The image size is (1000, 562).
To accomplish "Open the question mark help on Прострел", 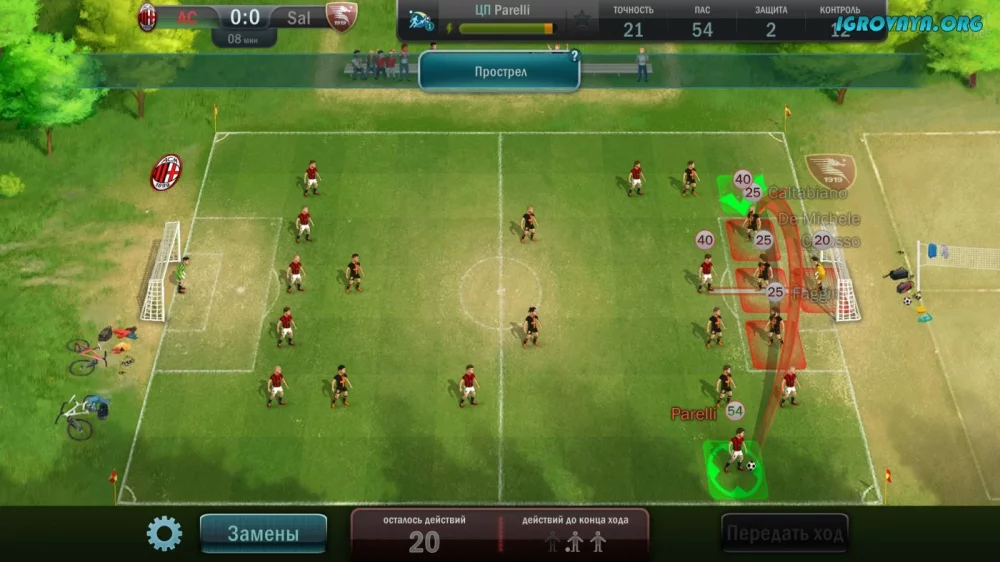I will (x=574, y=57).
